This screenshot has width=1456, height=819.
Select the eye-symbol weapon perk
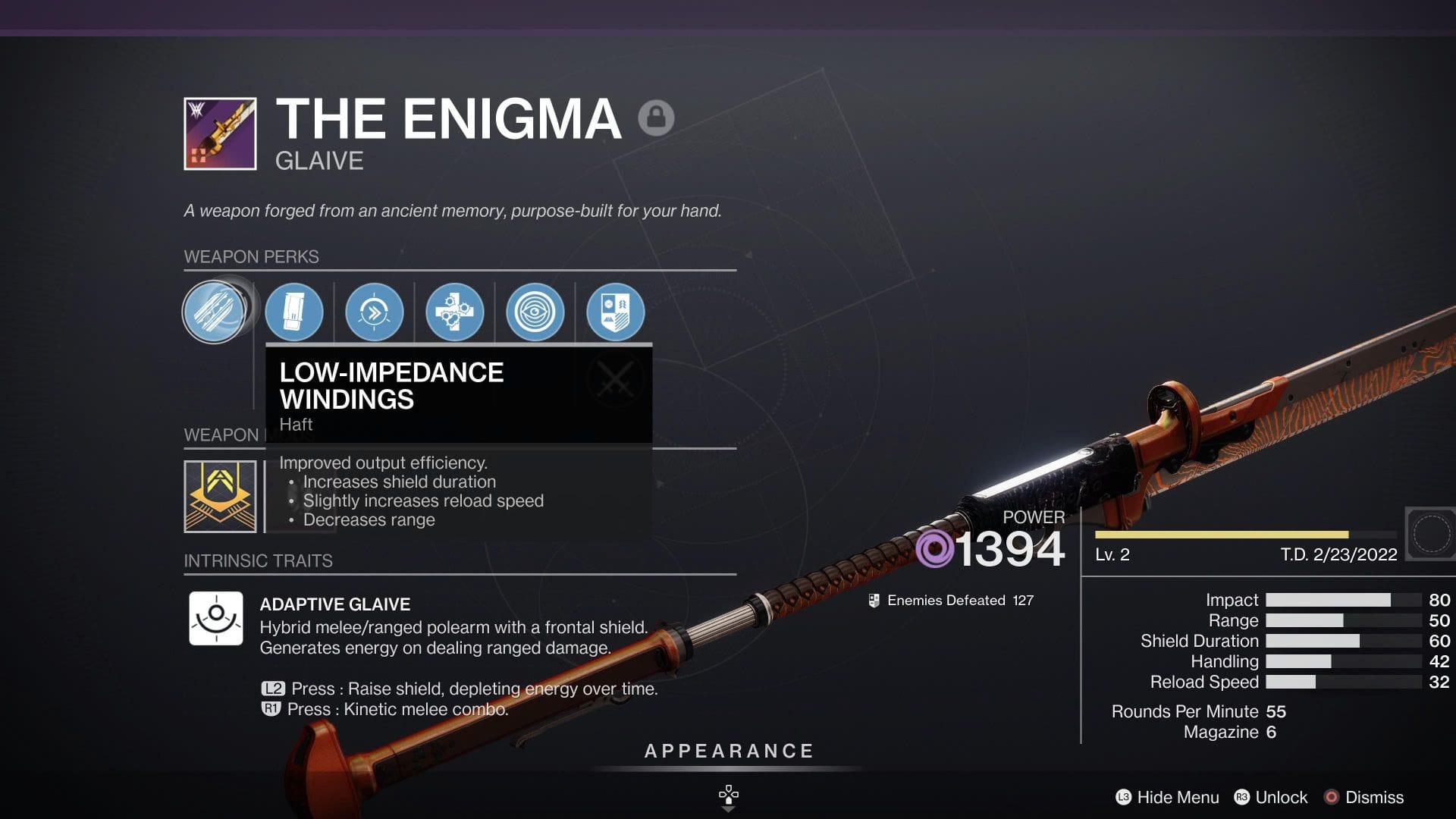click(535, 312)
